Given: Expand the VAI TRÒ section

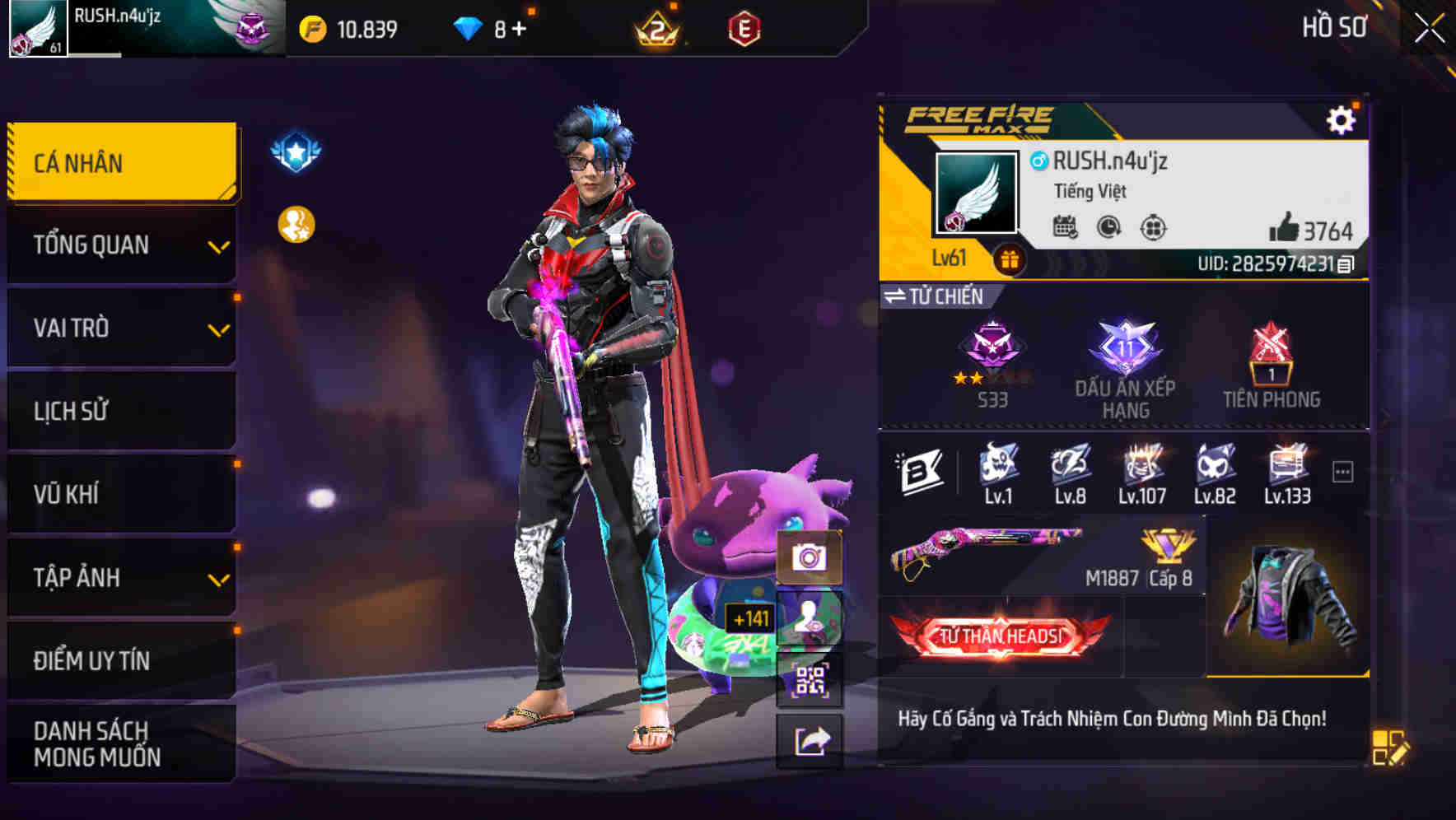Looking at the screenshot, I should 119,328.
